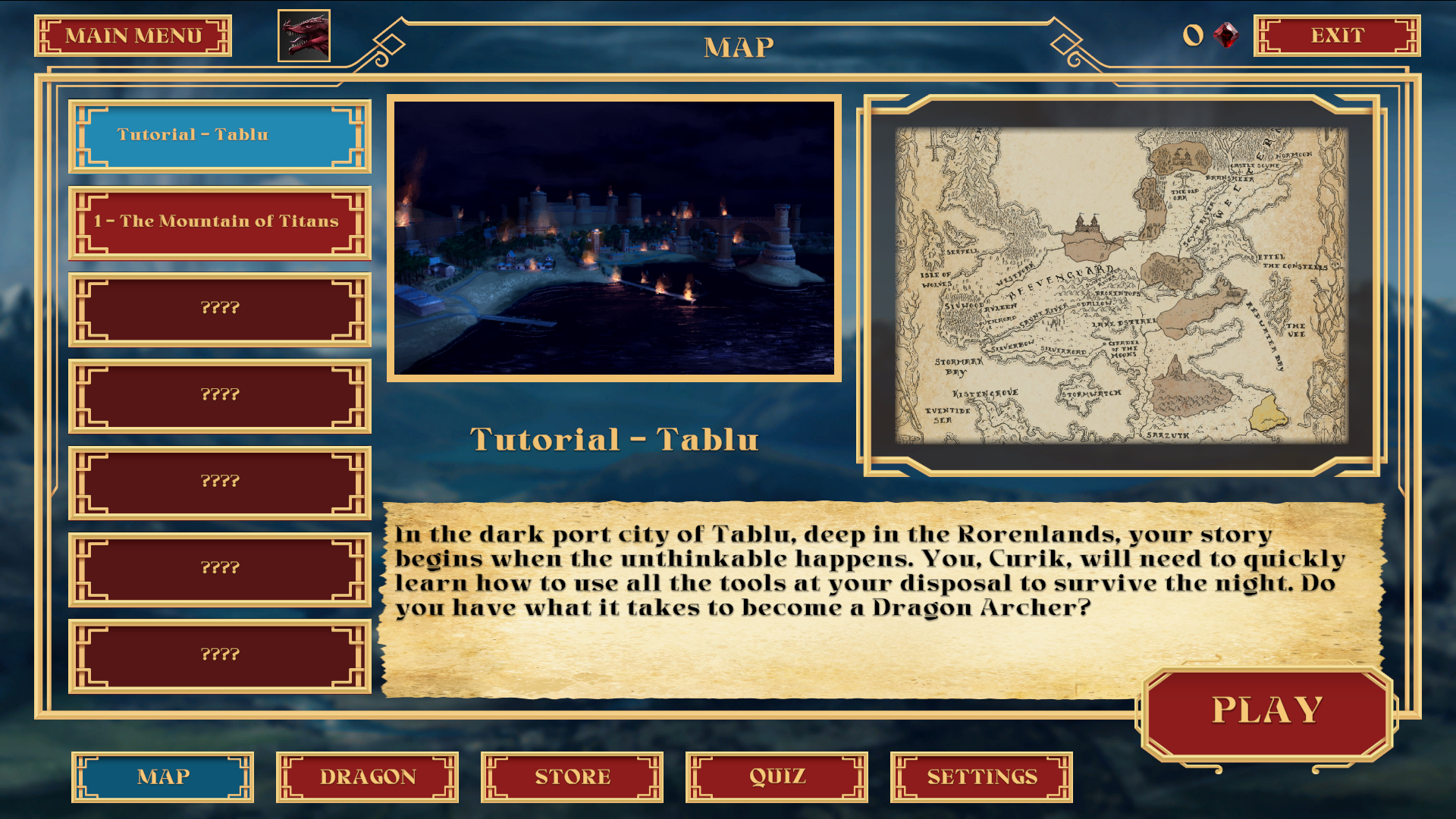Go to the Quiz tab

pyautogui.click(x=777, y=777)
